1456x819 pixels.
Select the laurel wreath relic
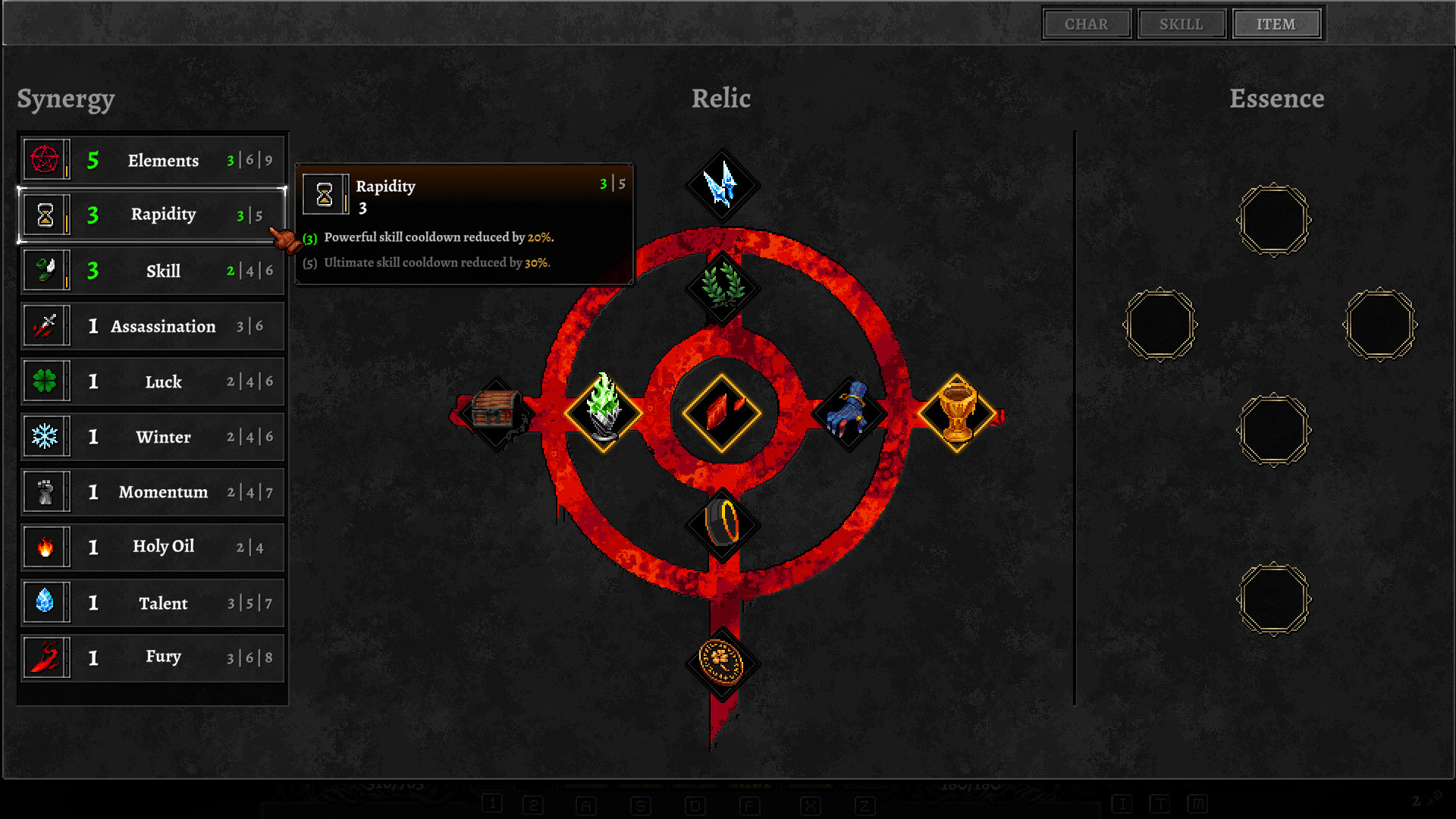click(x=722, y=287)
